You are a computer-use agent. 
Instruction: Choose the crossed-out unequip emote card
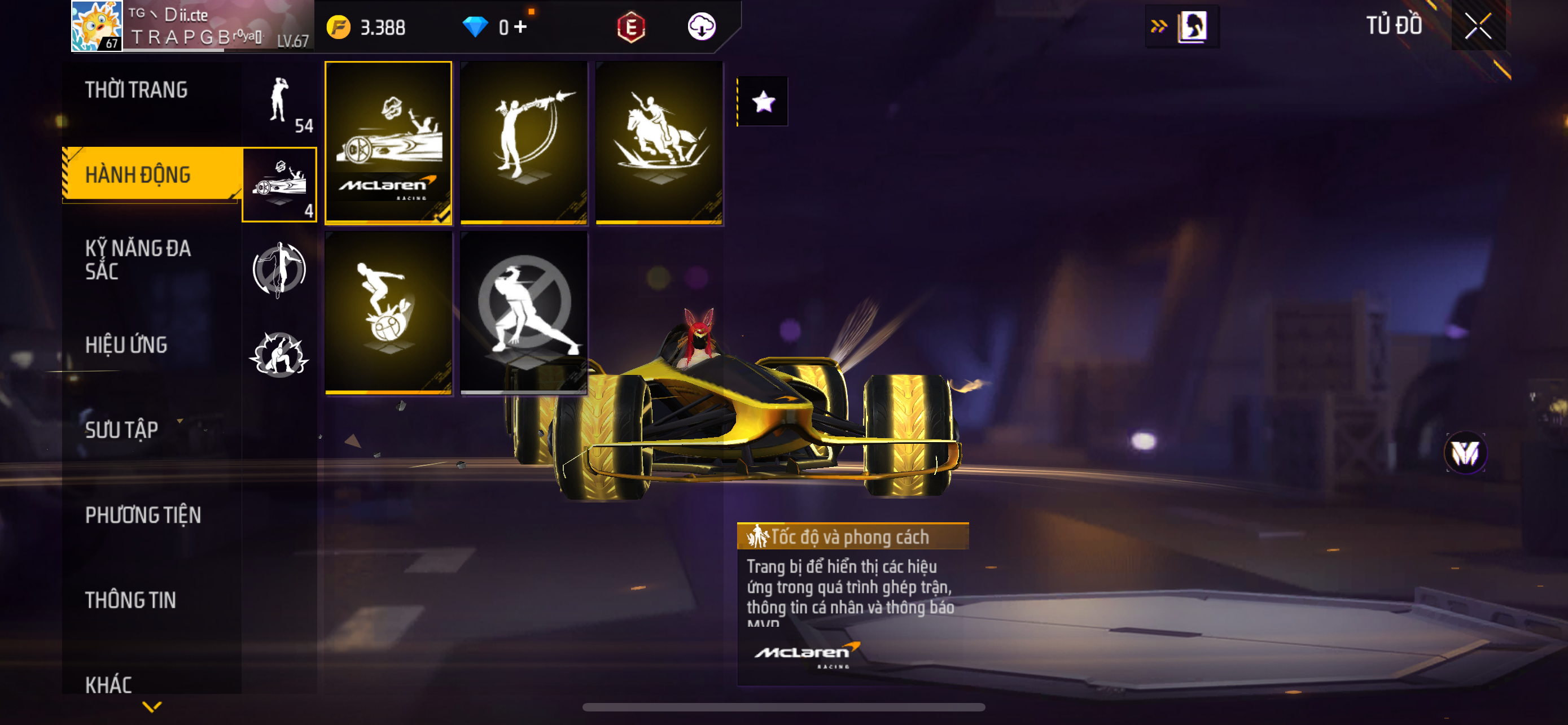[523, 313]
